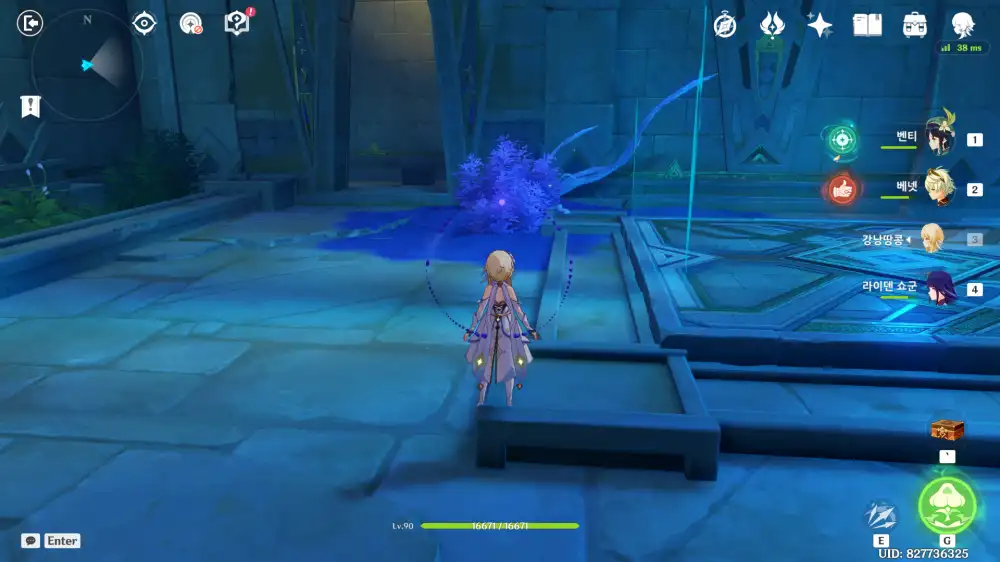Switch to party member 라이덴 쇼군
Viewport: 1000px width, 562px height.
pos(938,289)
